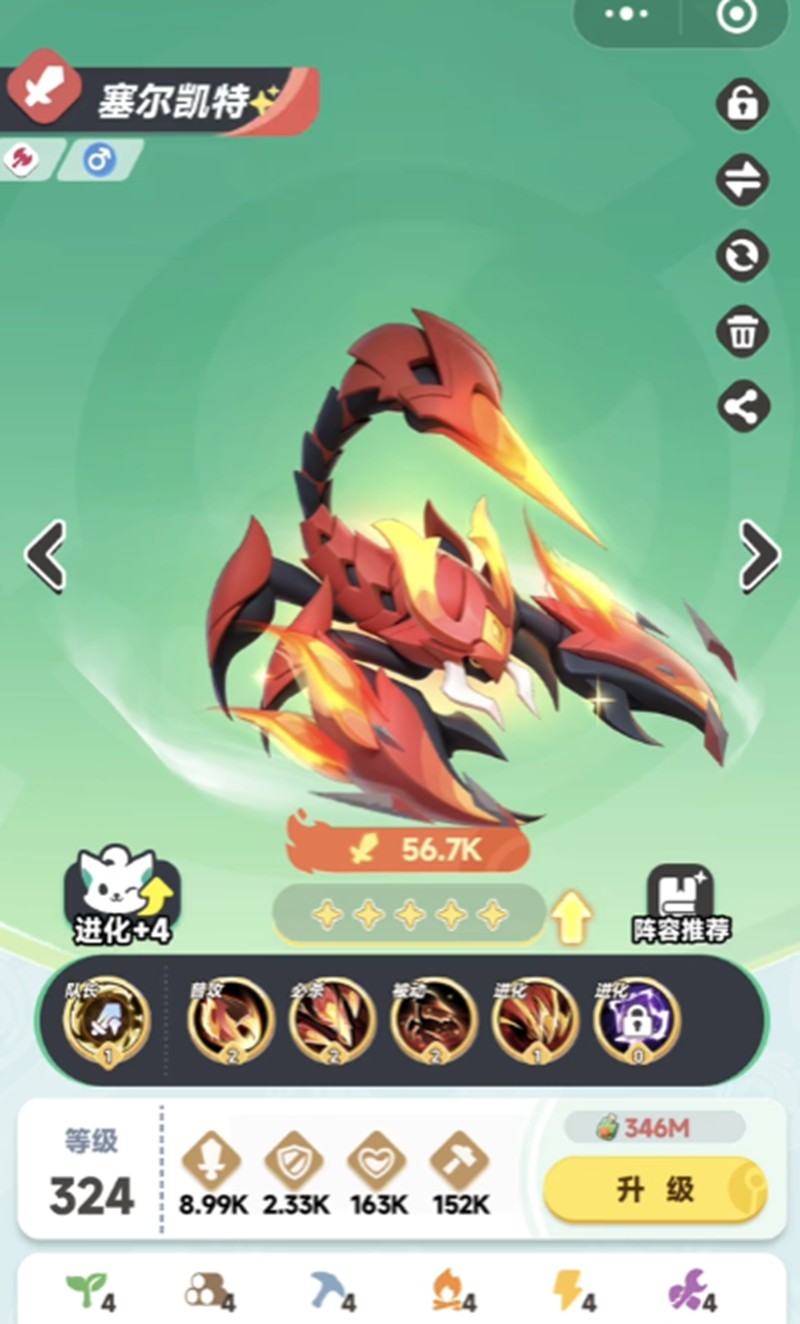The height and width of the screenshot is (1324, 800).
Task: View the 普攻 basic attack skill
Action: pos(231,1021)
